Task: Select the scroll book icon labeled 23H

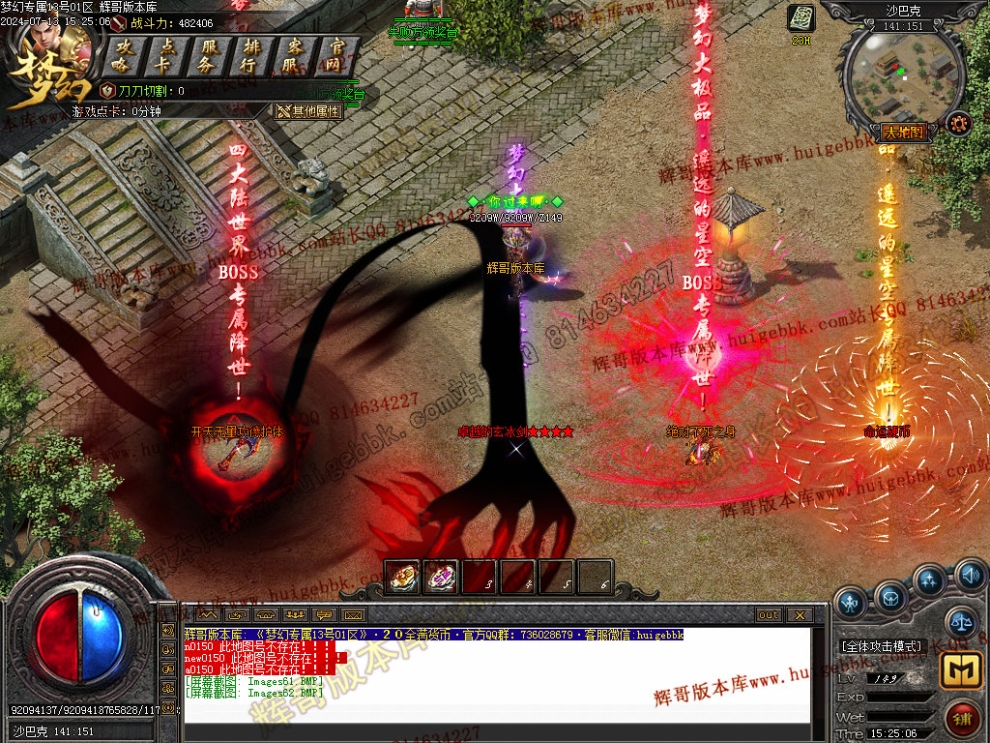Action: (801, 20)
